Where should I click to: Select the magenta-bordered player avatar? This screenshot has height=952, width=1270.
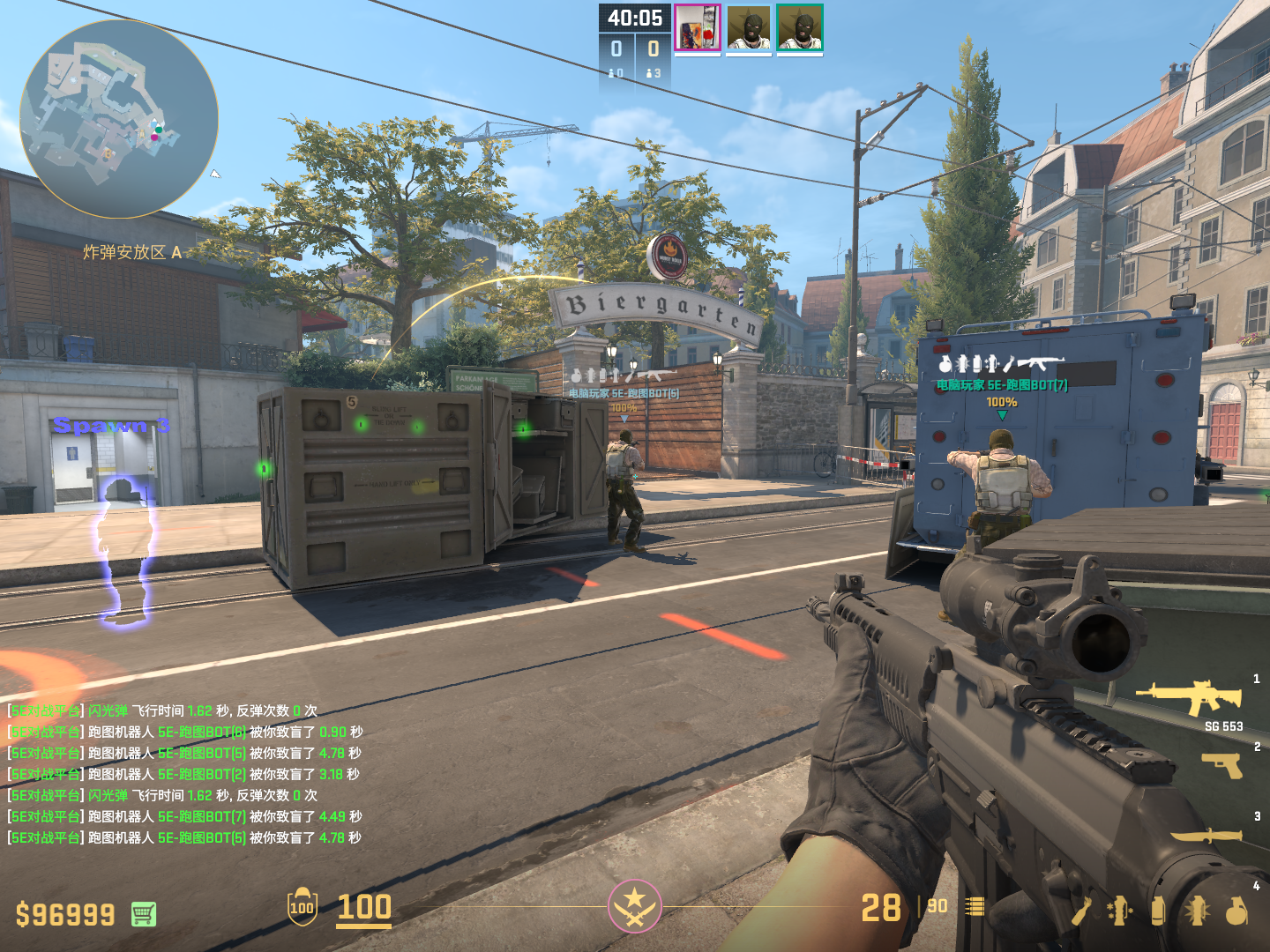(698, 27)
